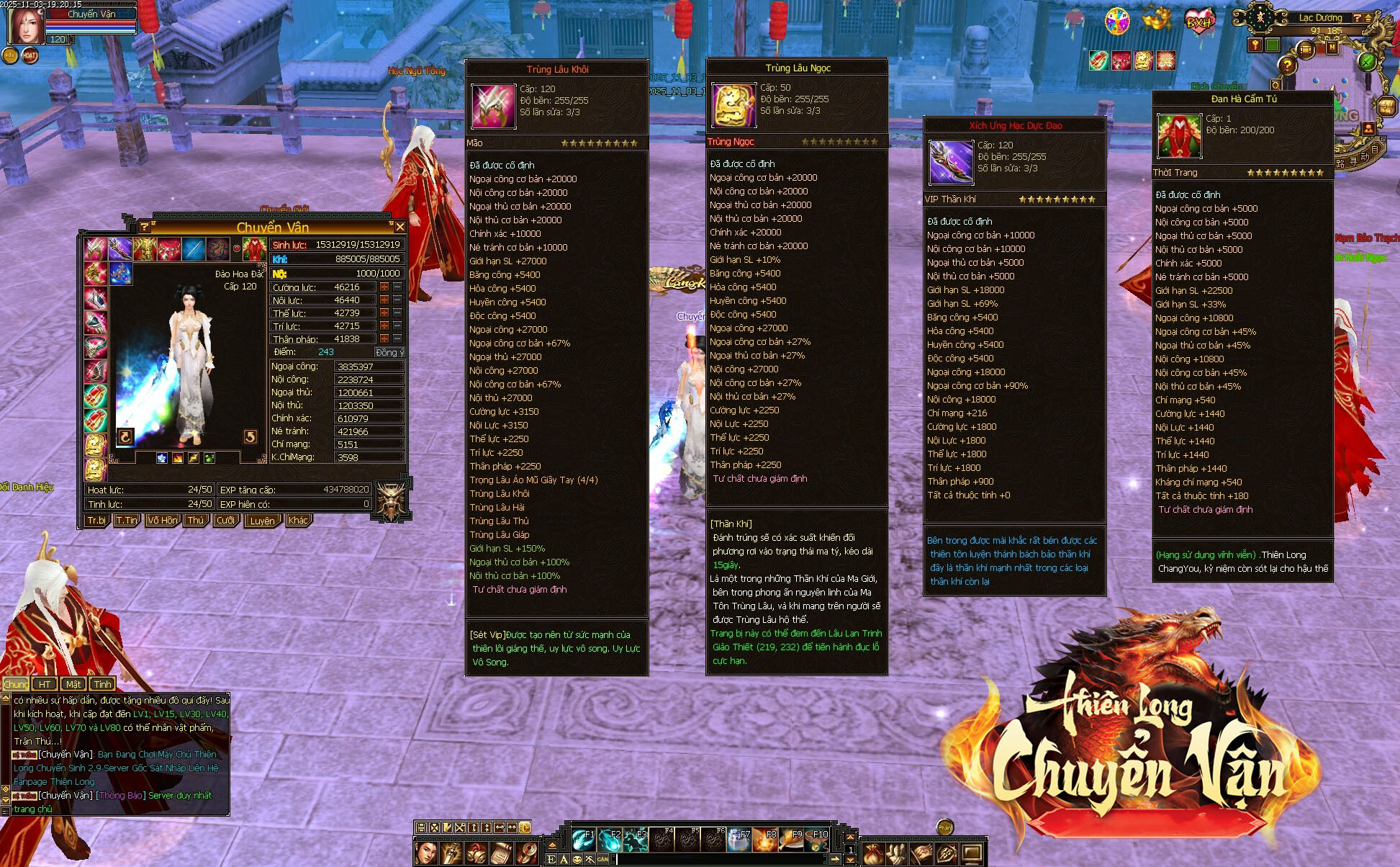Click the Đồng ý confirm points button

[x=389, y=352]
